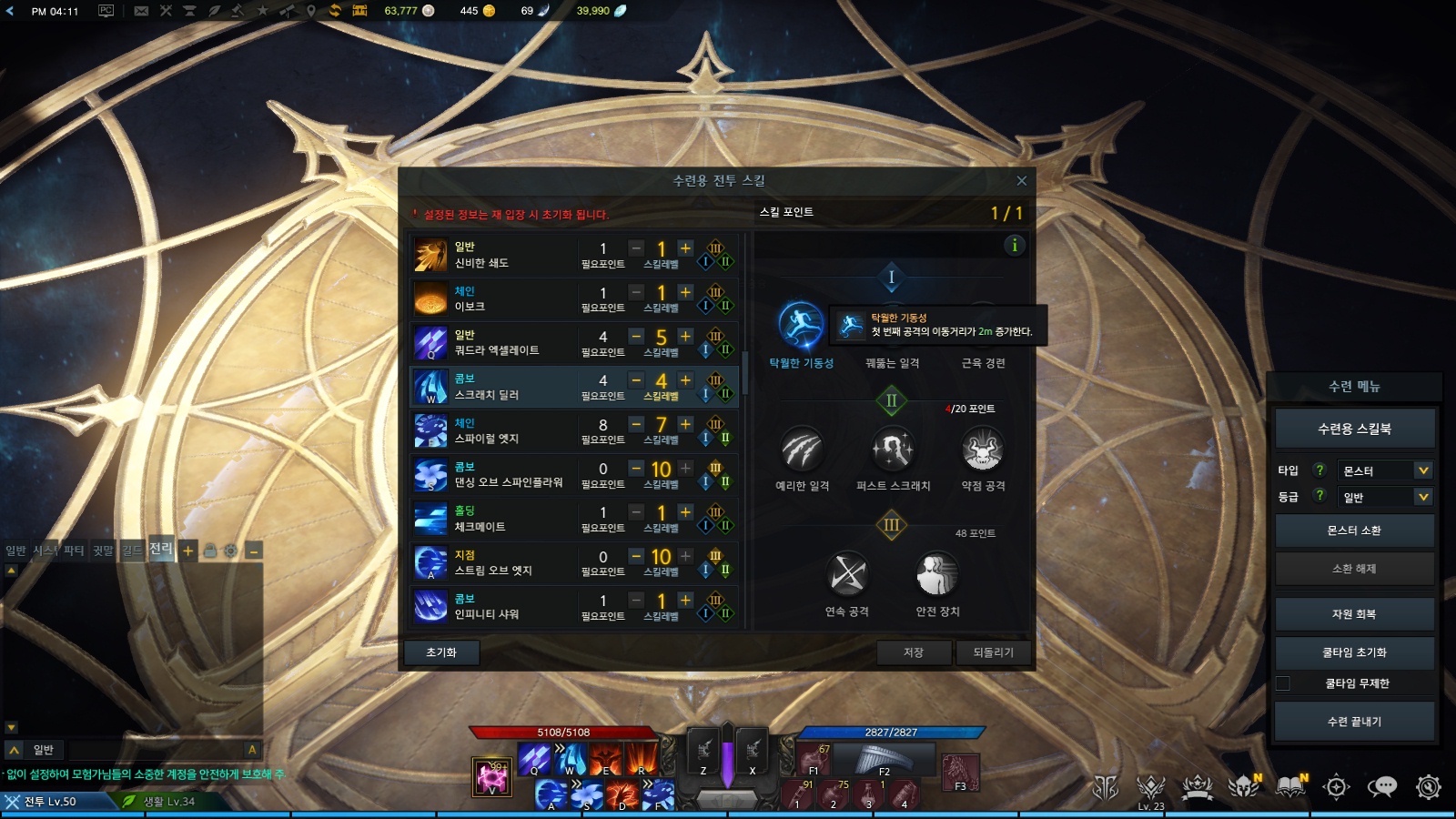Open the 등급 grade dropdown
1456x819 pixels.
click(x=1385, y=497)
